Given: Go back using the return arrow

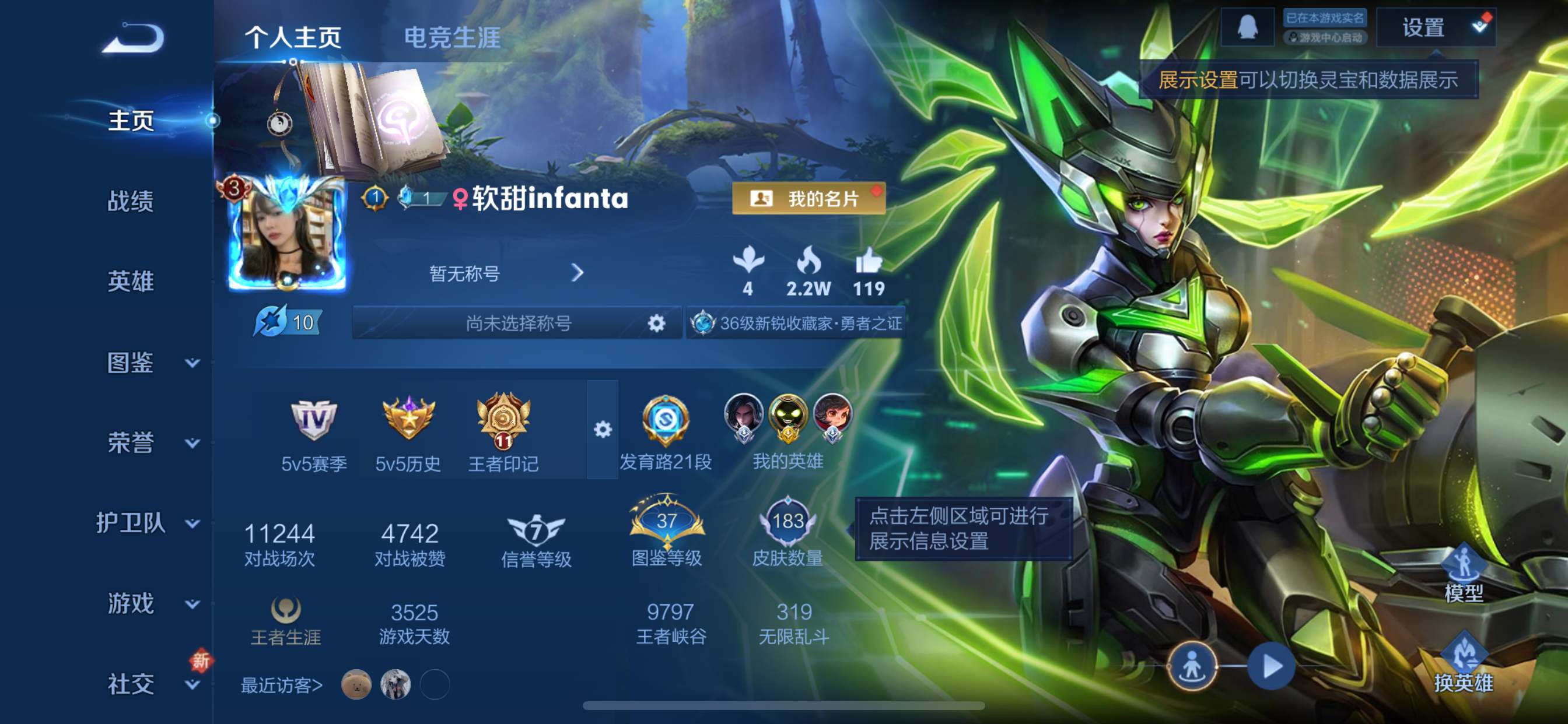Looking at the screenshot, I should pos(134,38).
